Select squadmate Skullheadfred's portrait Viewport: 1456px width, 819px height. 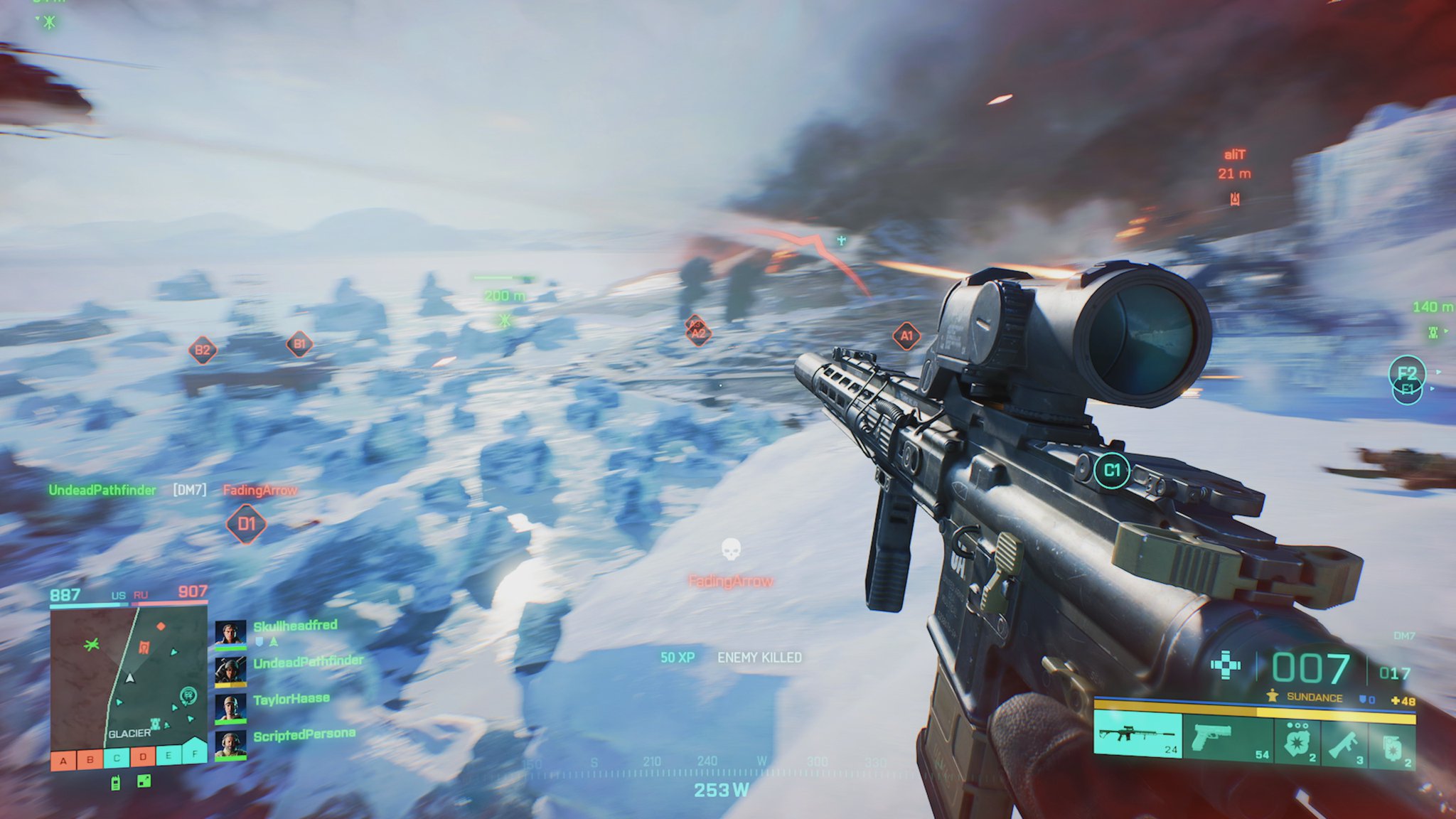pos(230,634)
